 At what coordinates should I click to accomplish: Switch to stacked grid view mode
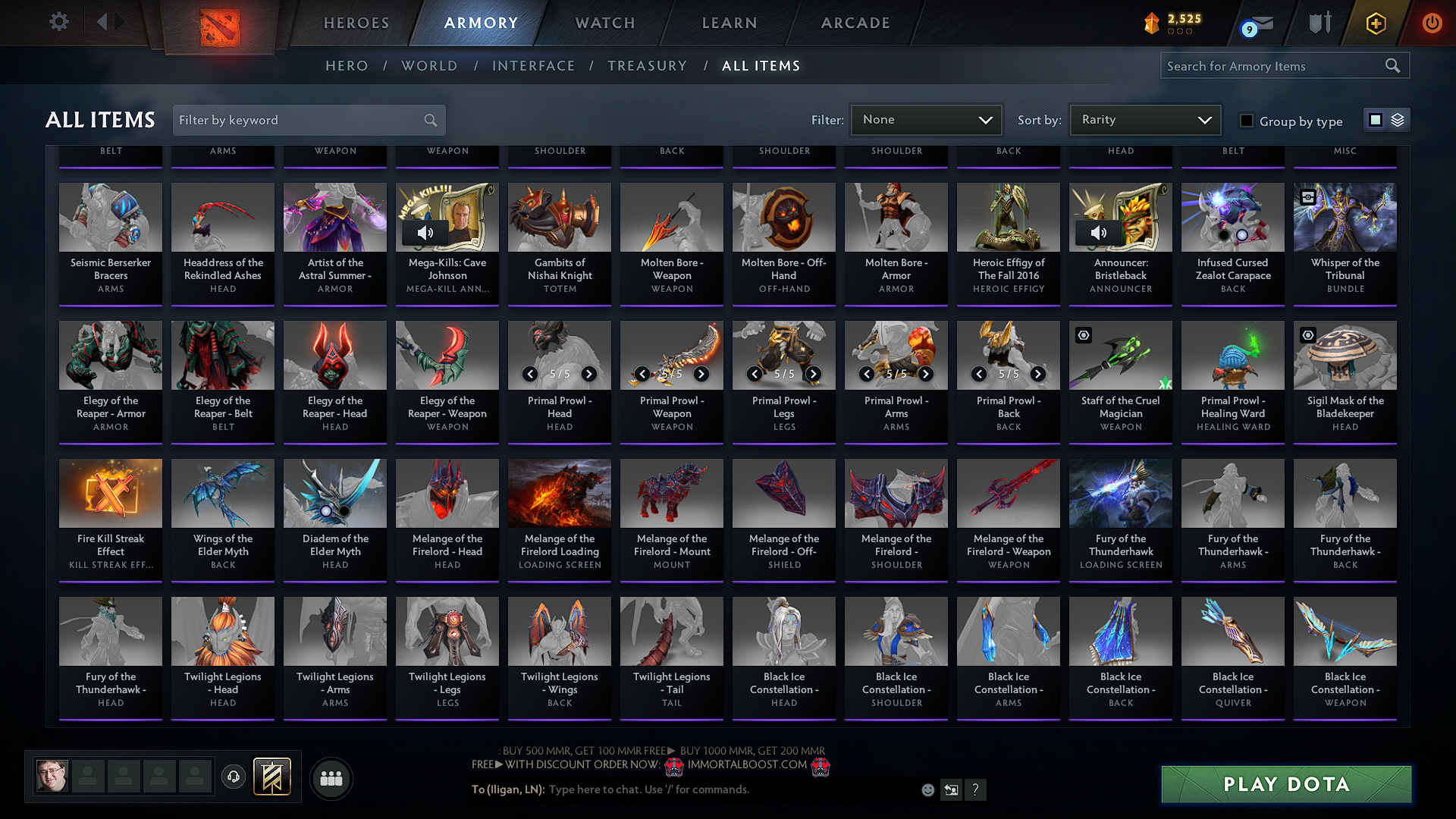1398,119
